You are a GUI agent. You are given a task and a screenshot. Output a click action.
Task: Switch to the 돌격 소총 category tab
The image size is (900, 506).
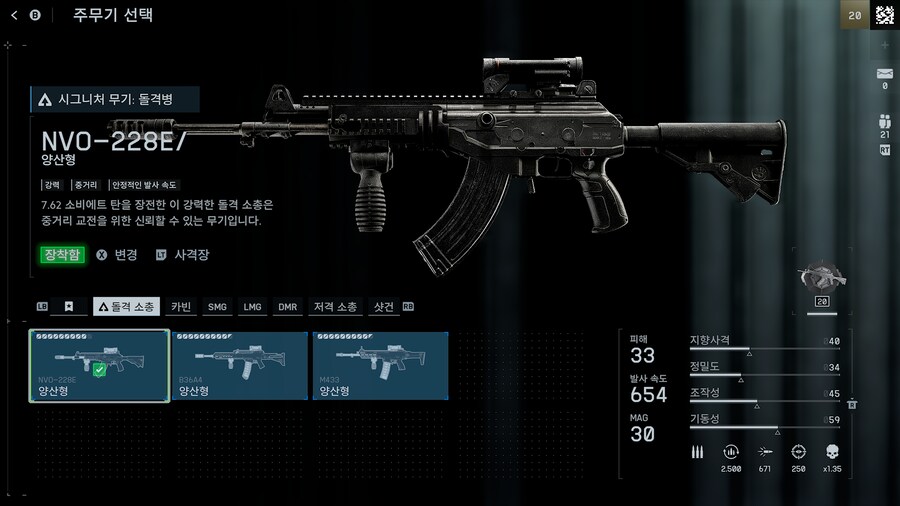[x=126, y=307]
